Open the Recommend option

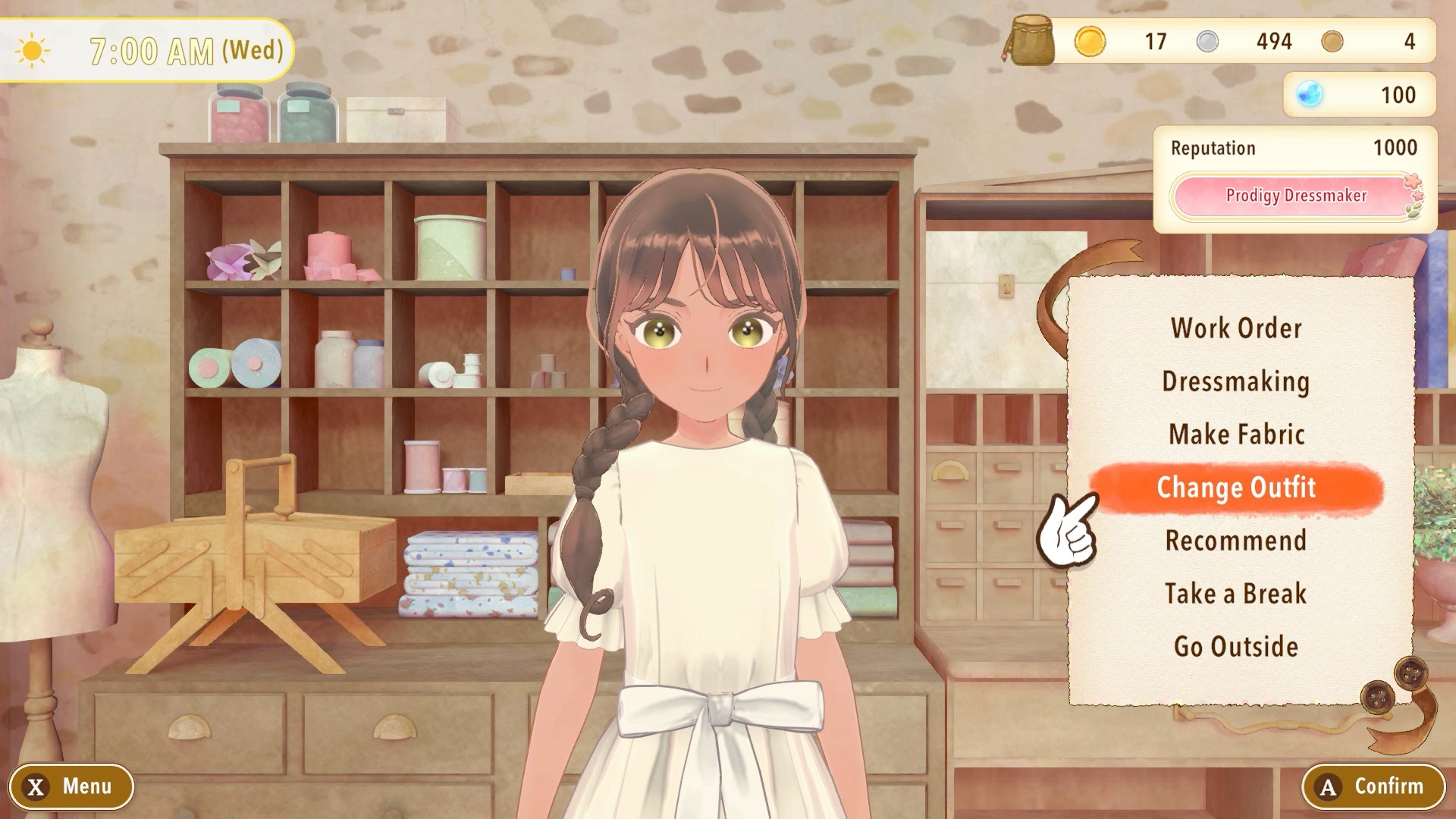click(1236, 541)
